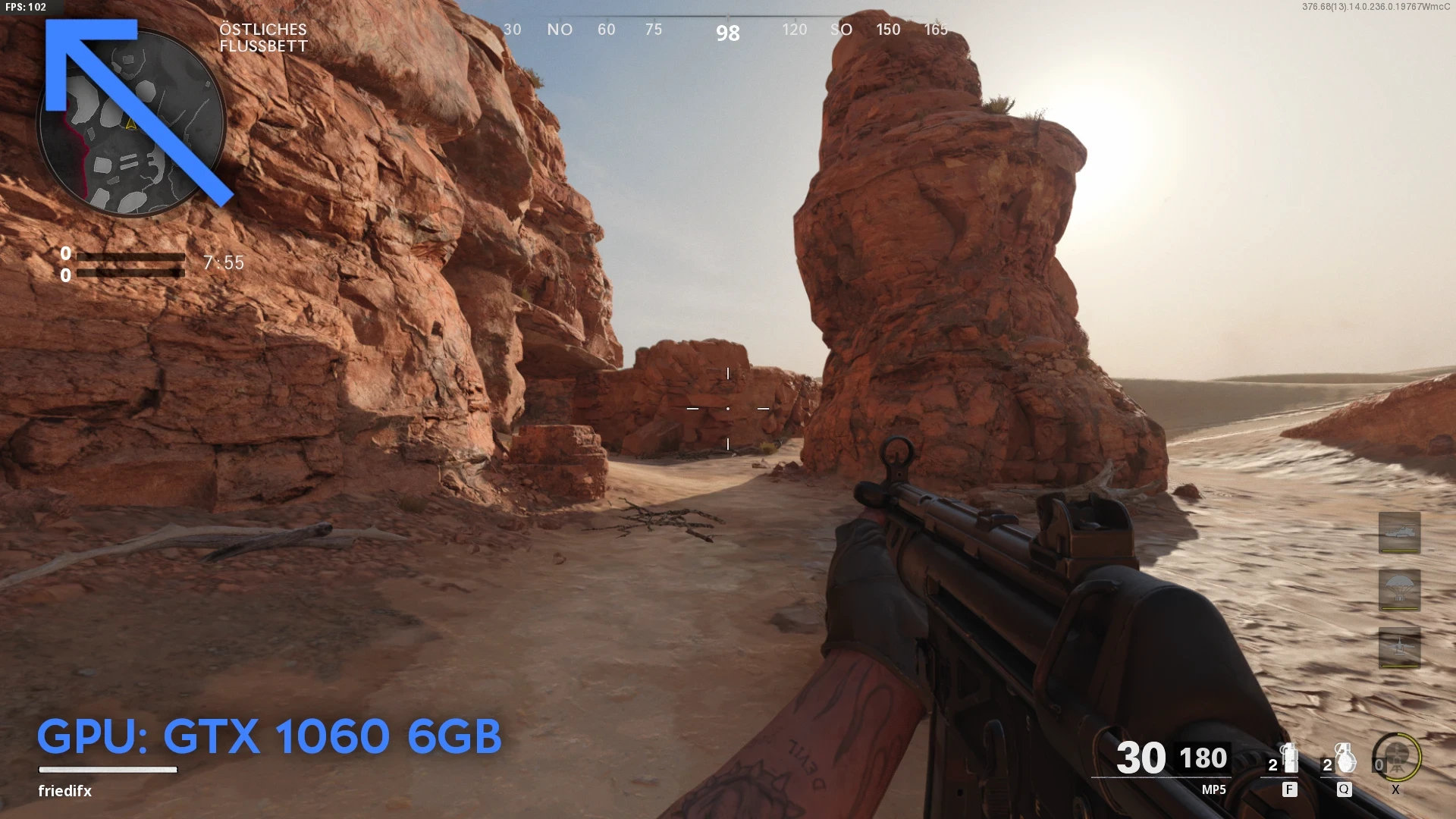Click the MP5 weapon name label
The image size is (1456, 819).
tap(1213, 789)
